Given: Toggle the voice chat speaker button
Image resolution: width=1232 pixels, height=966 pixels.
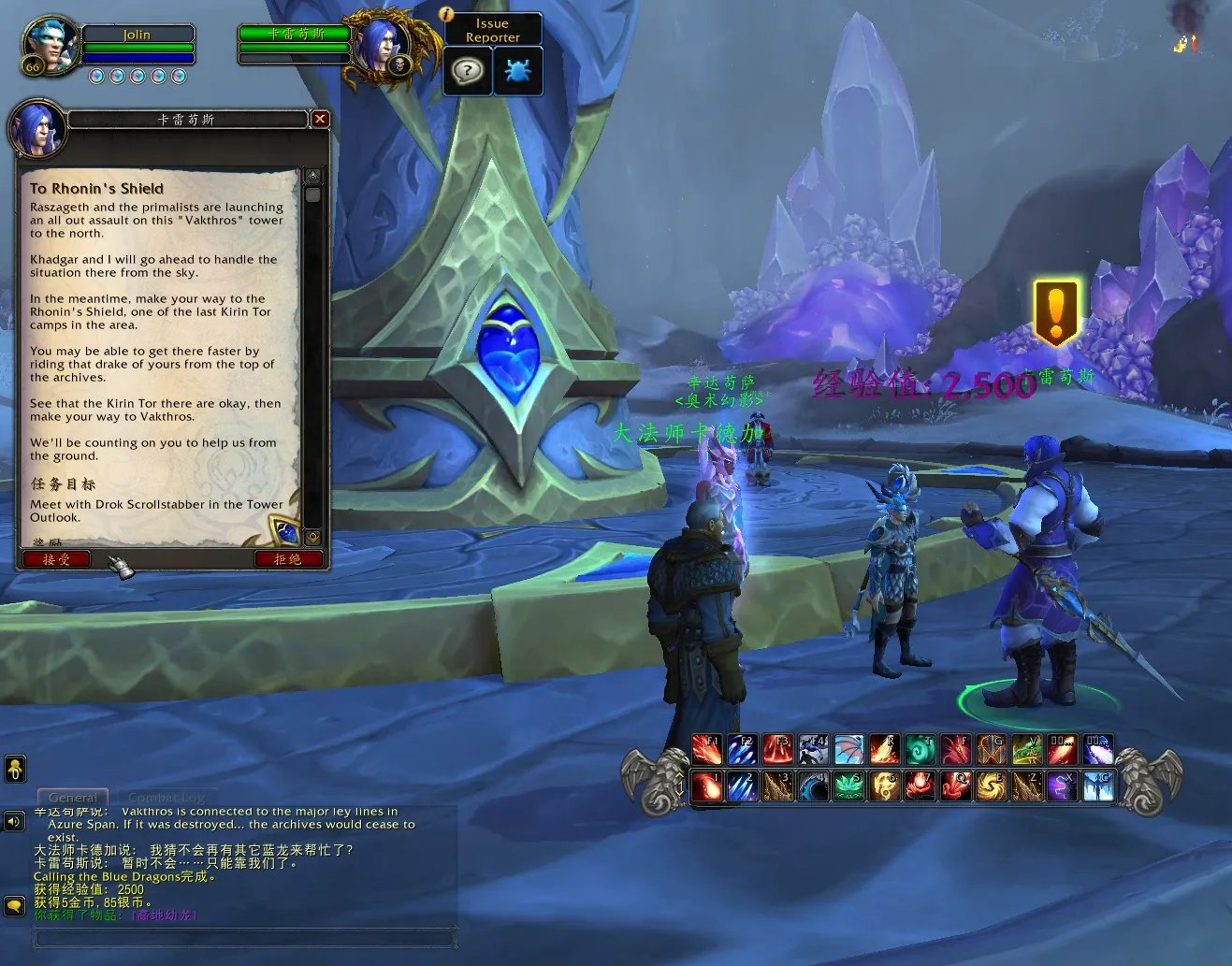Looking at the screenshot, I should click(x=14, y=821).
